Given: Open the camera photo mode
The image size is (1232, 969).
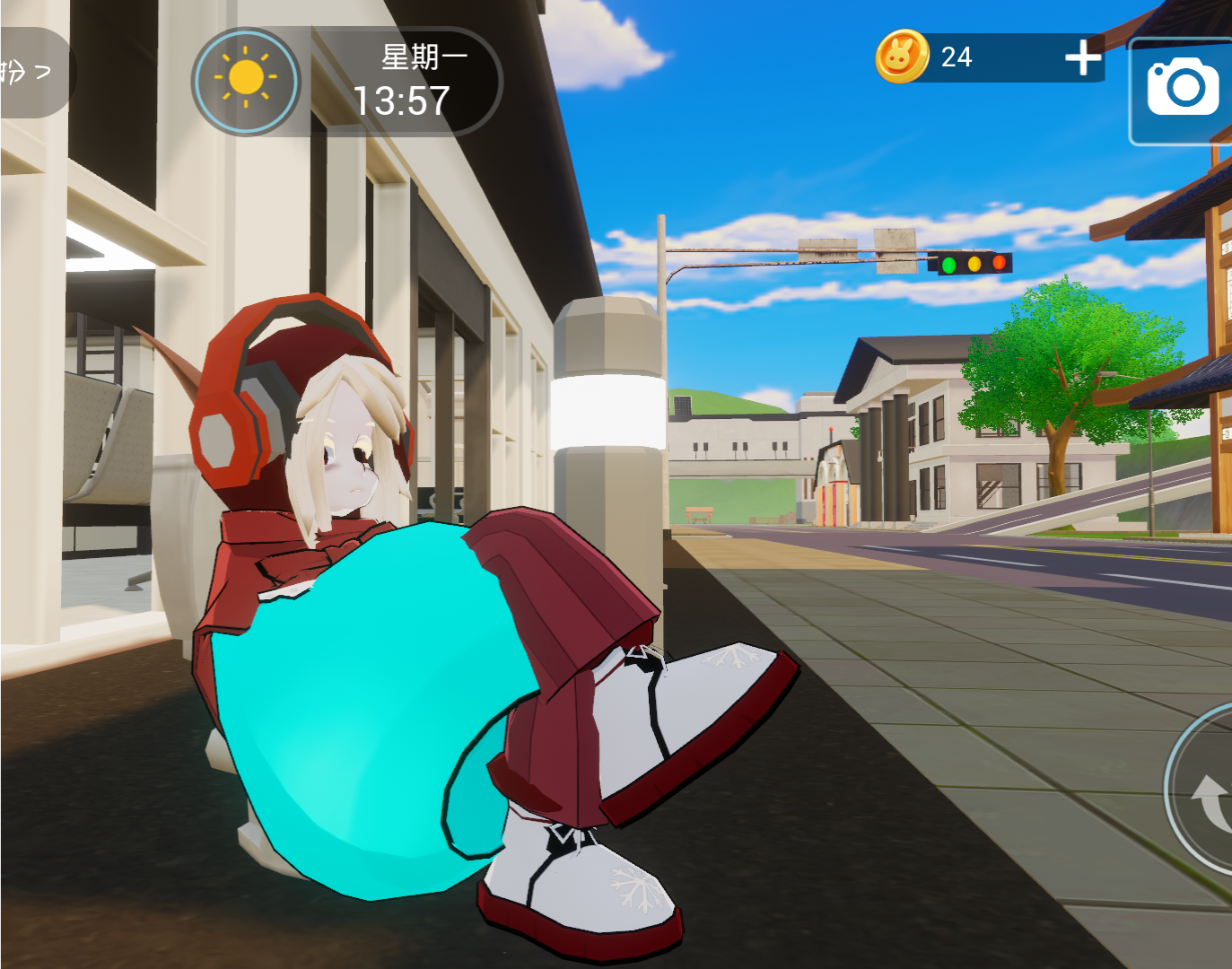Looking at the screenshot, I should (1182, 88).
